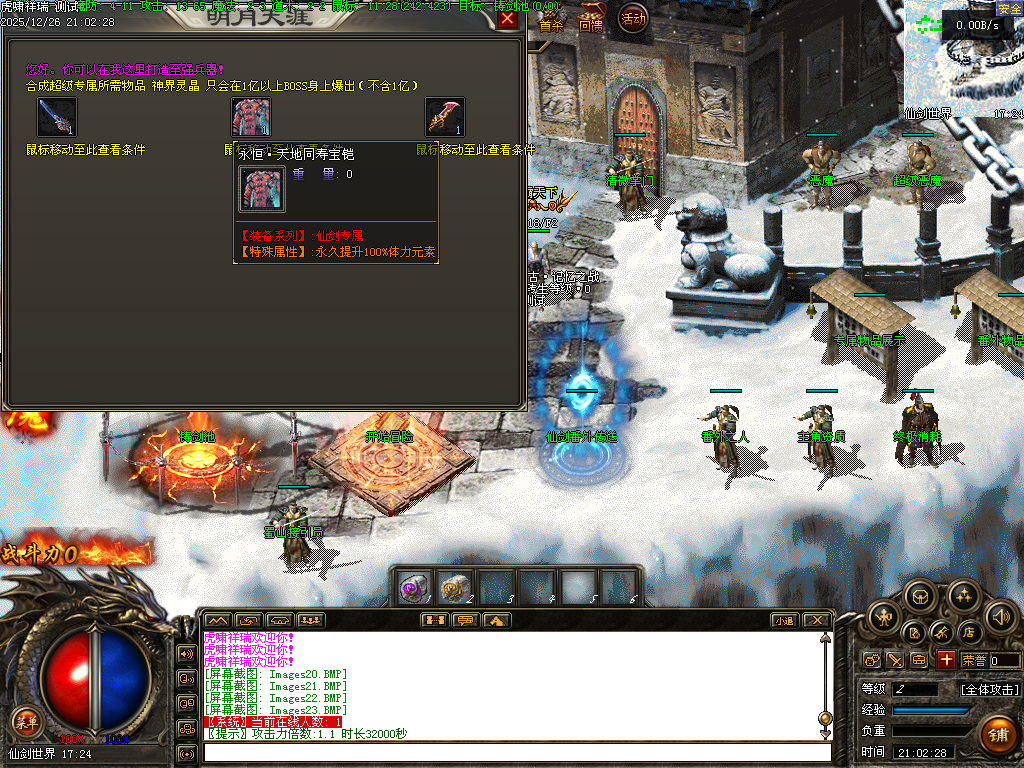
Task: Select the blue sword item slot
Action: pos(57,117)
